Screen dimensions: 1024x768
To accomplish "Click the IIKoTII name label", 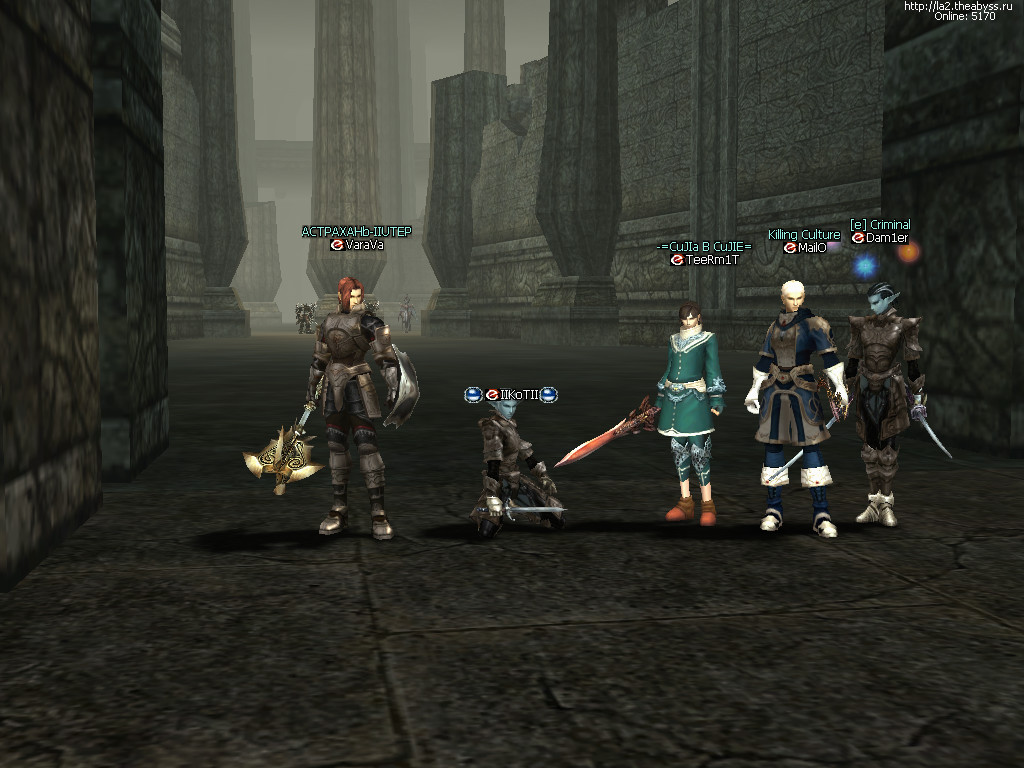I will (x=519, y=395).
